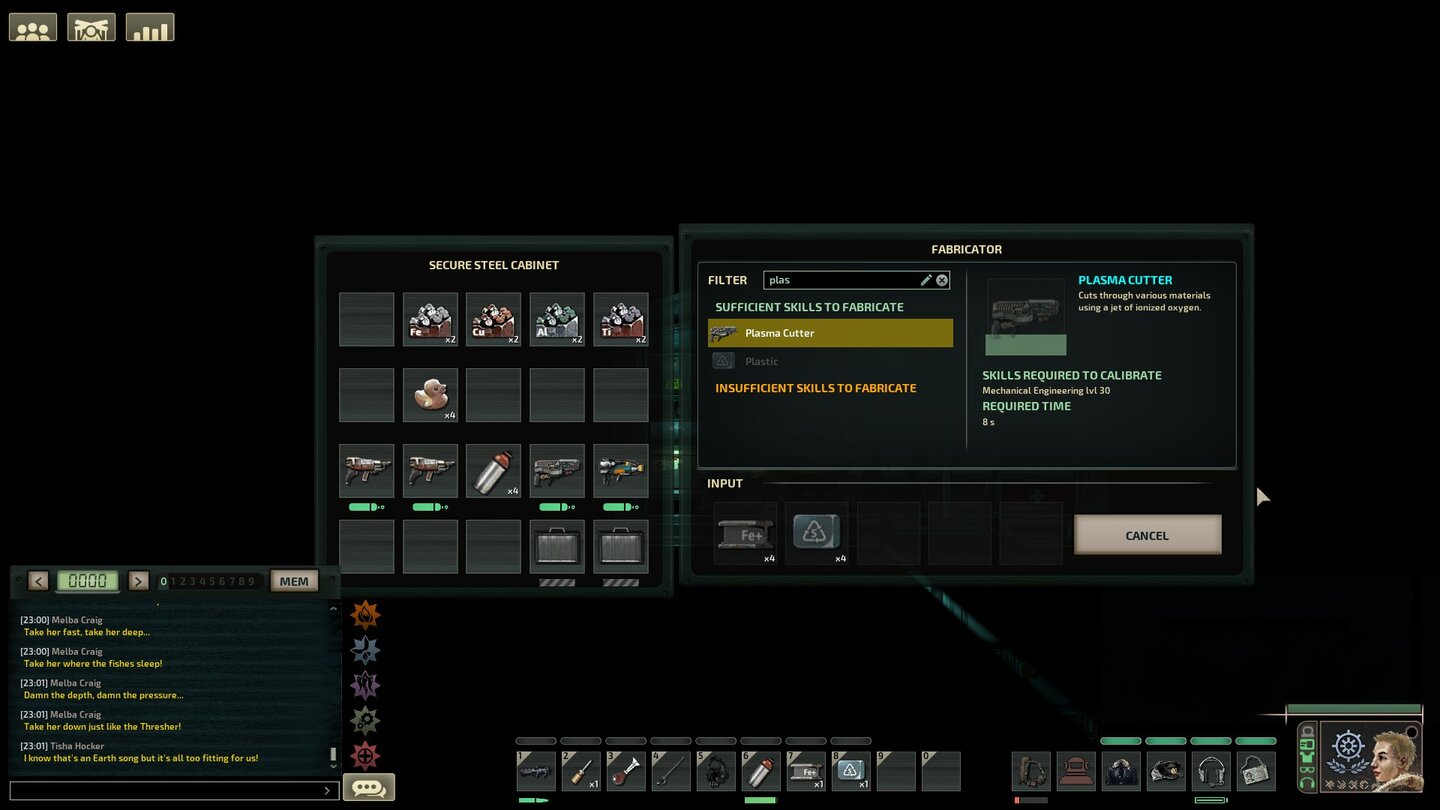Click the green condition bar under slot 6
This screenshot has width=1440, height=810.
pos(761,801)
